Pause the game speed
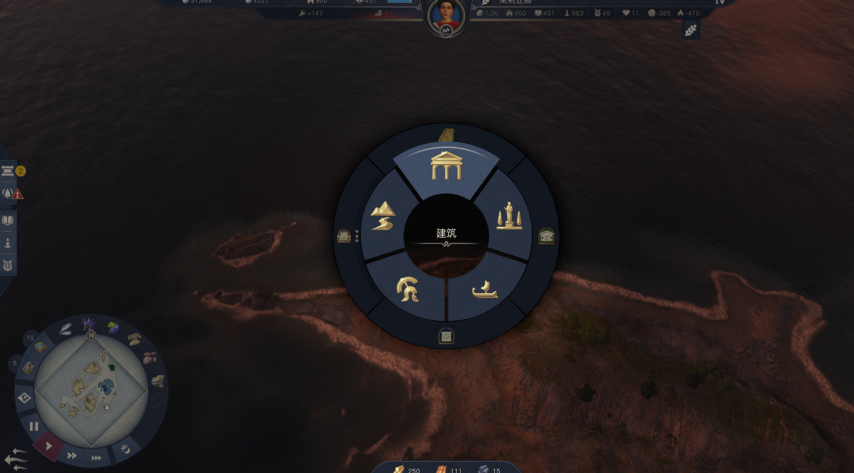Screen dimensions: 854x473 pos(34,426)
